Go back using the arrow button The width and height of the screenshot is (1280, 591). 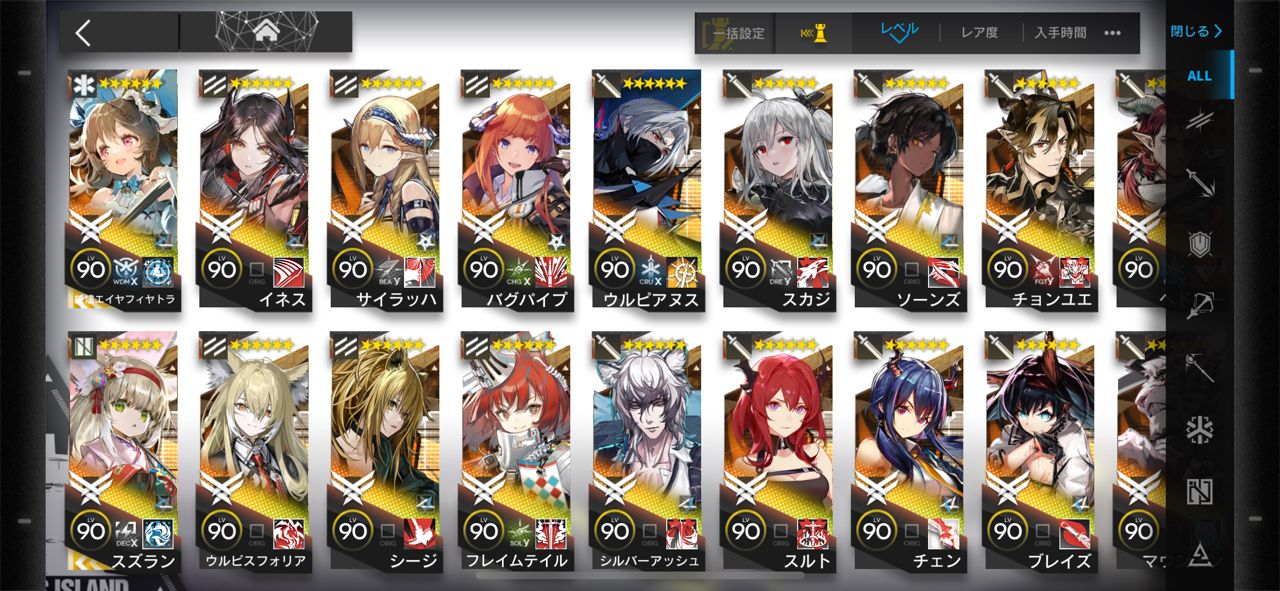pyautogui.click(x=83, y=32)
